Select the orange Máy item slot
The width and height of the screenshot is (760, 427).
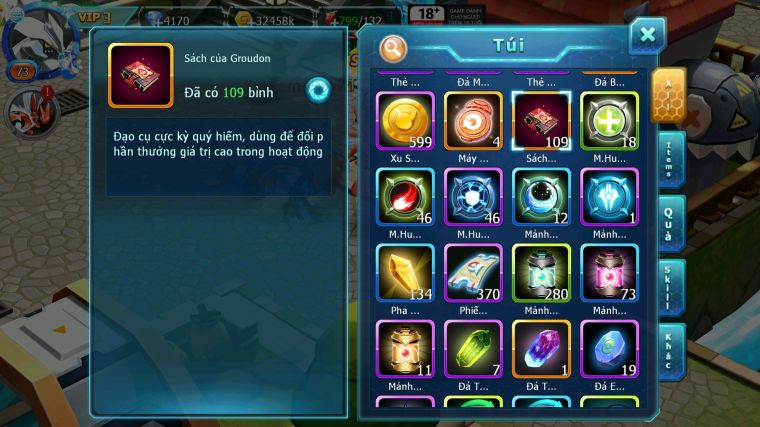click(473, 121)
